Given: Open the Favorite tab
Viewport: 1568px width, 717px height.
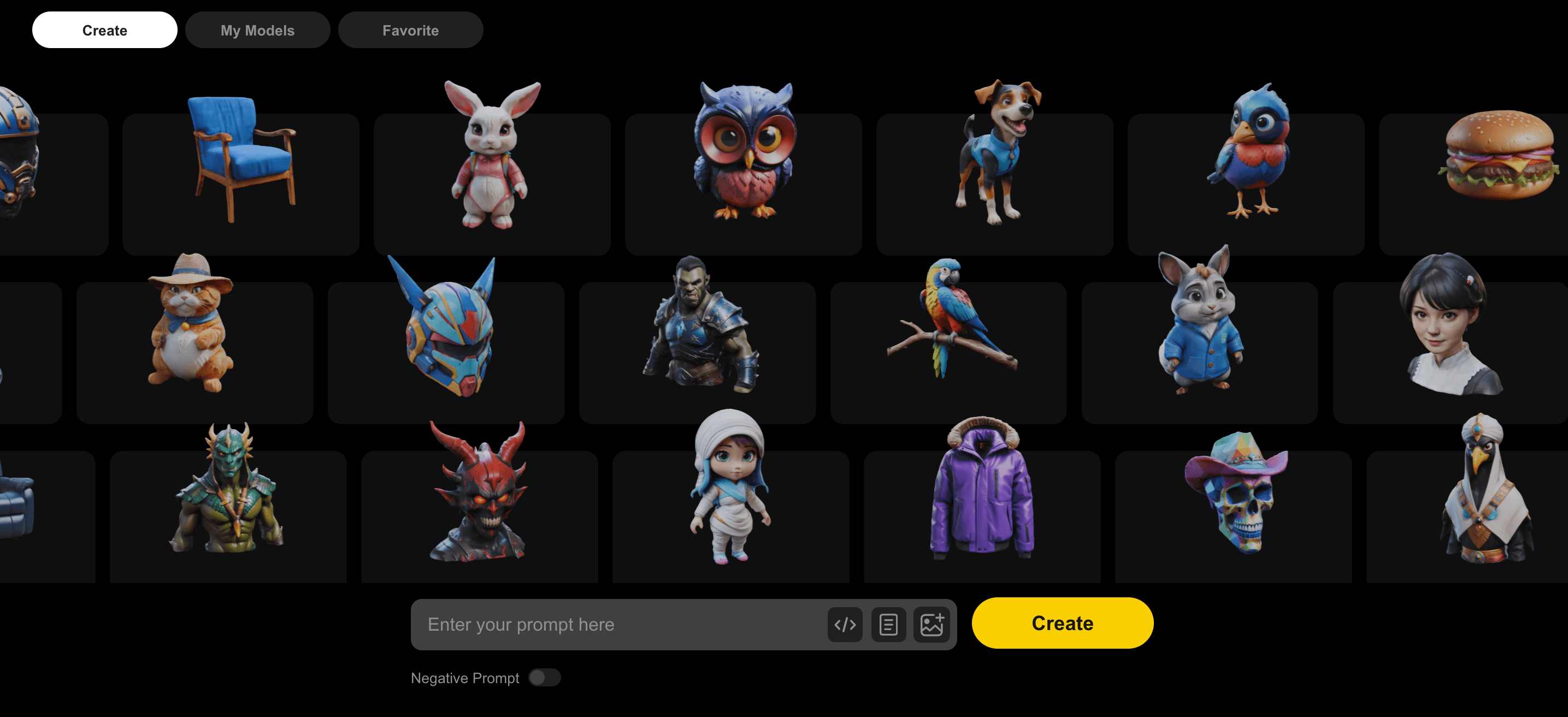Looking at the screenshot, I should tap(410, 30).
